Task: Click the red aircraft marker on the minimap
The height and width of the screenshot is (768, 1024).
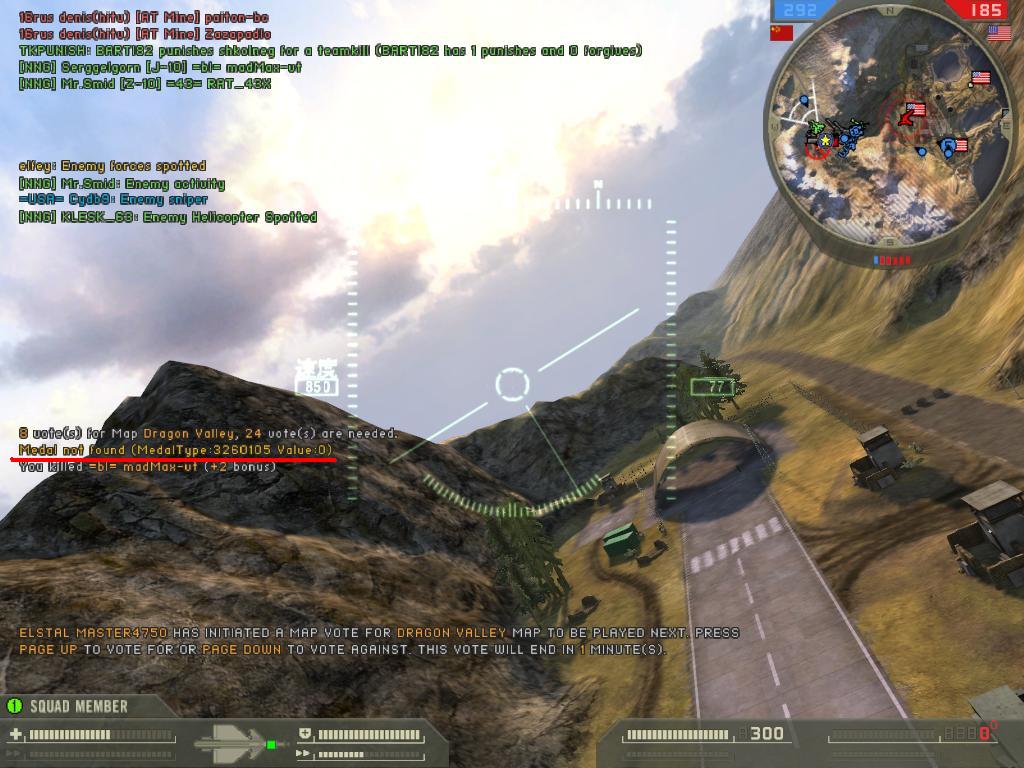Action: pos(908,117)
